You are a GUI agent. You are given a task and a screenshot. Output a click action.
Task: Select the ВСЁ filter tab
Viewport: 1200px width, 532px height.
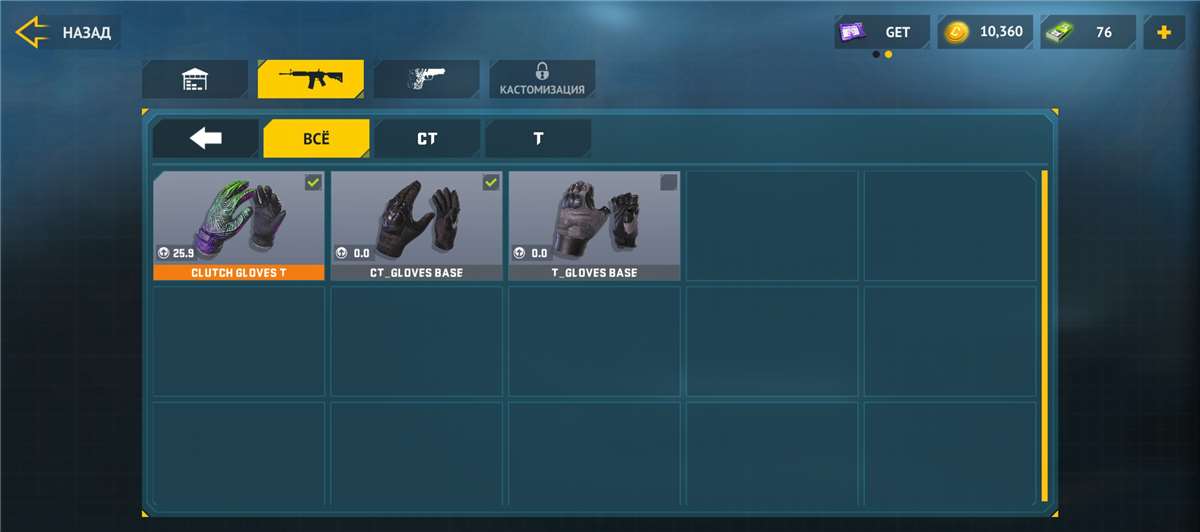click(x=316, y=139)
